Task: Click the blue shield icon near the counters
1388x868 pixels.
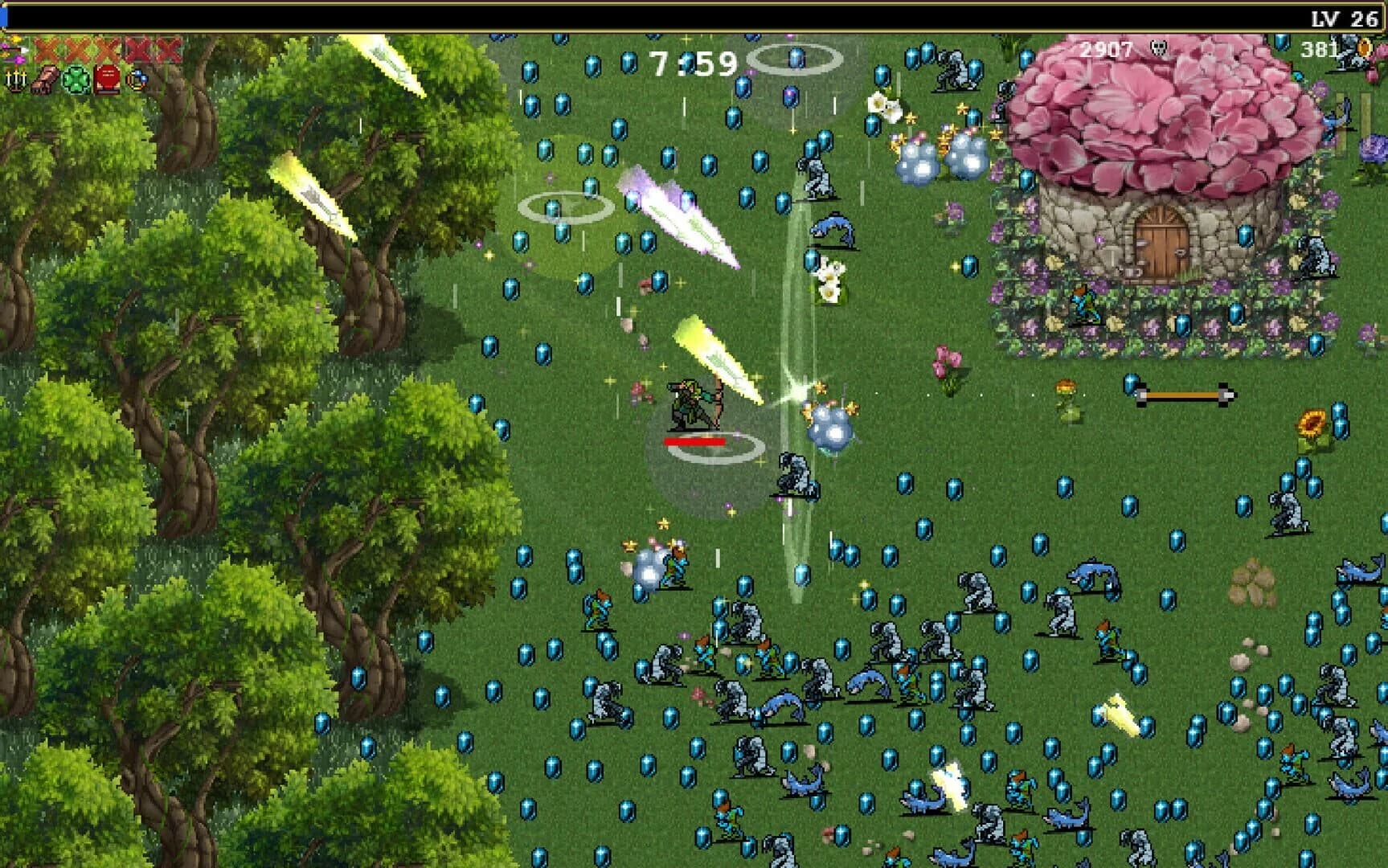Action: (x=1283, y=44)
